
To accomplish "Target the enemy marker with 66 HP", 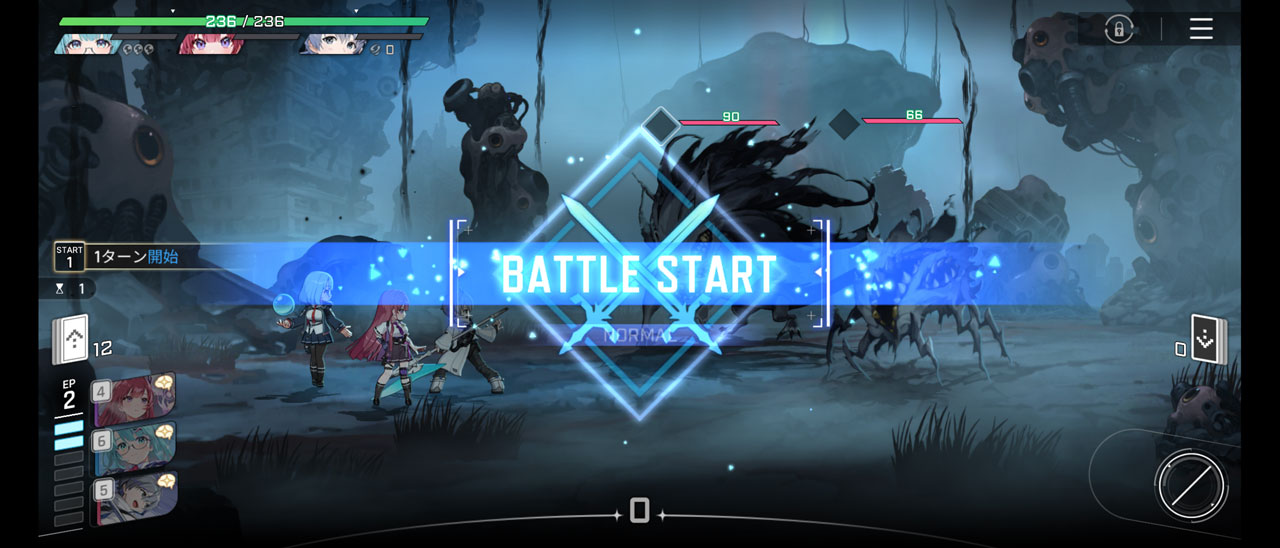I will tap(845, 124).
